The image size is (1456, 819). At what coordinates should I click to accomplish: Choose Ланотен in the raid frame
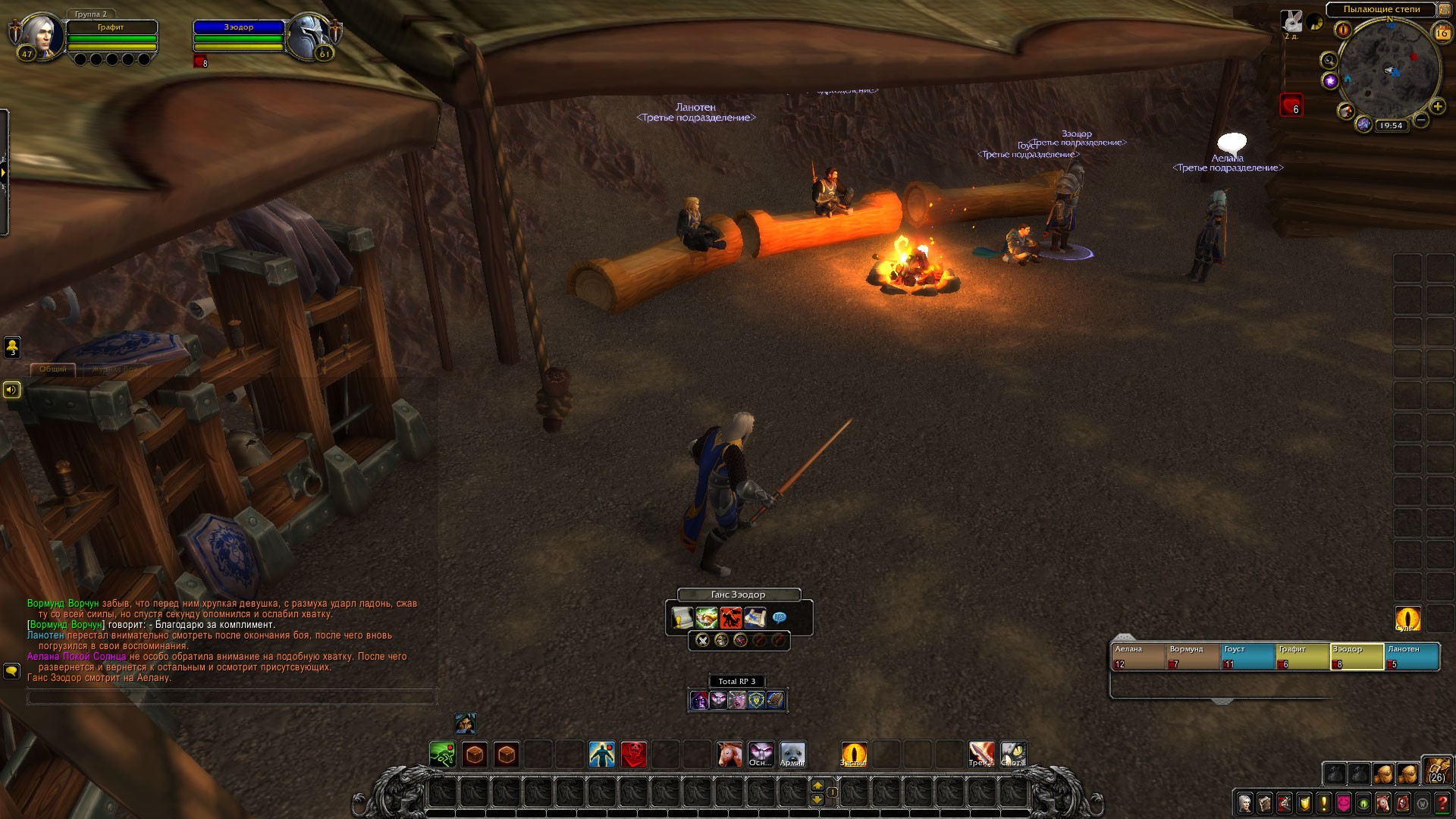(x=1412, y=656)
